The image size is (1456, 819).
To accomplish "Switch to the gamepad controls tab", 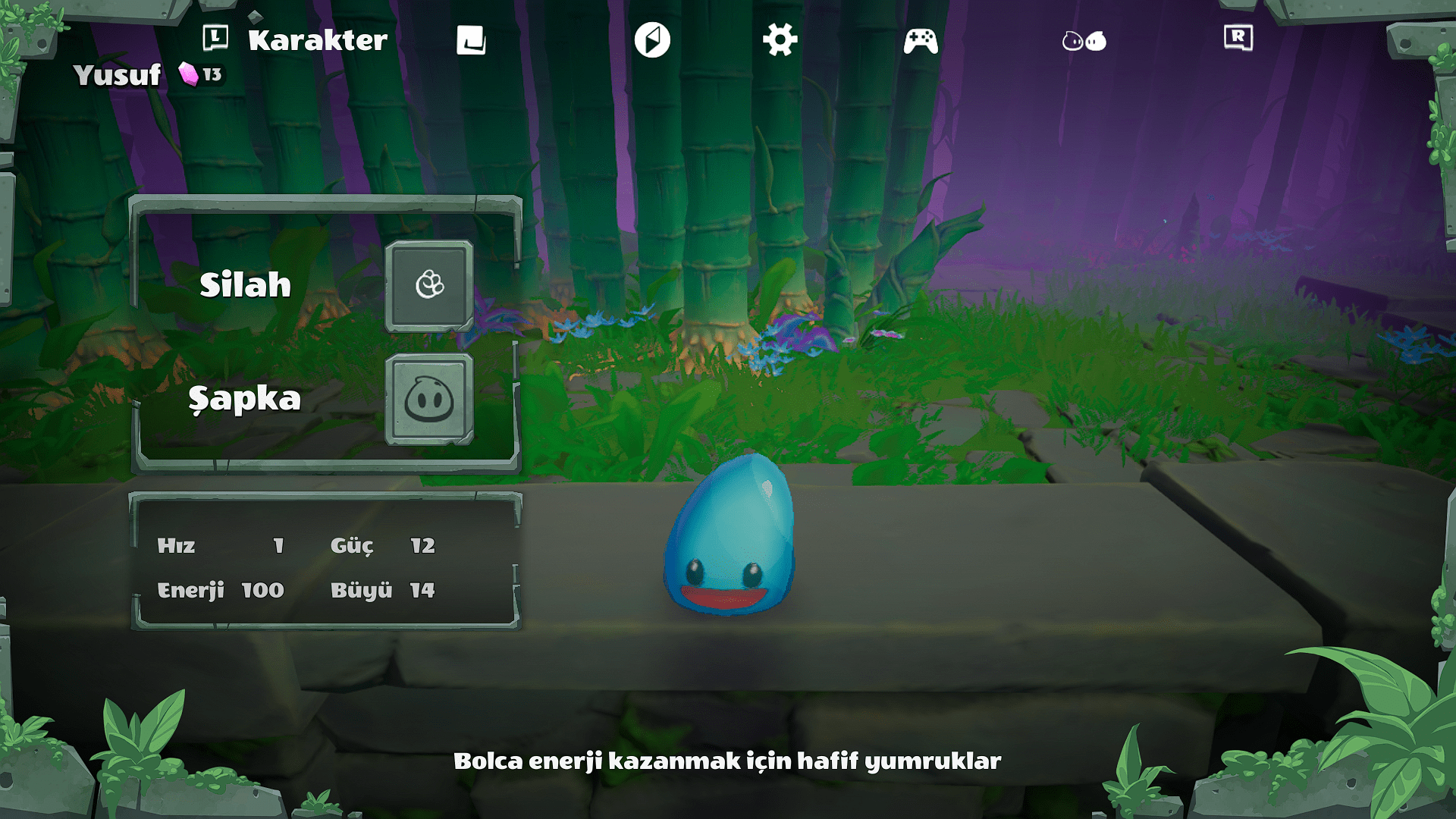I will [x=921, y=41].
